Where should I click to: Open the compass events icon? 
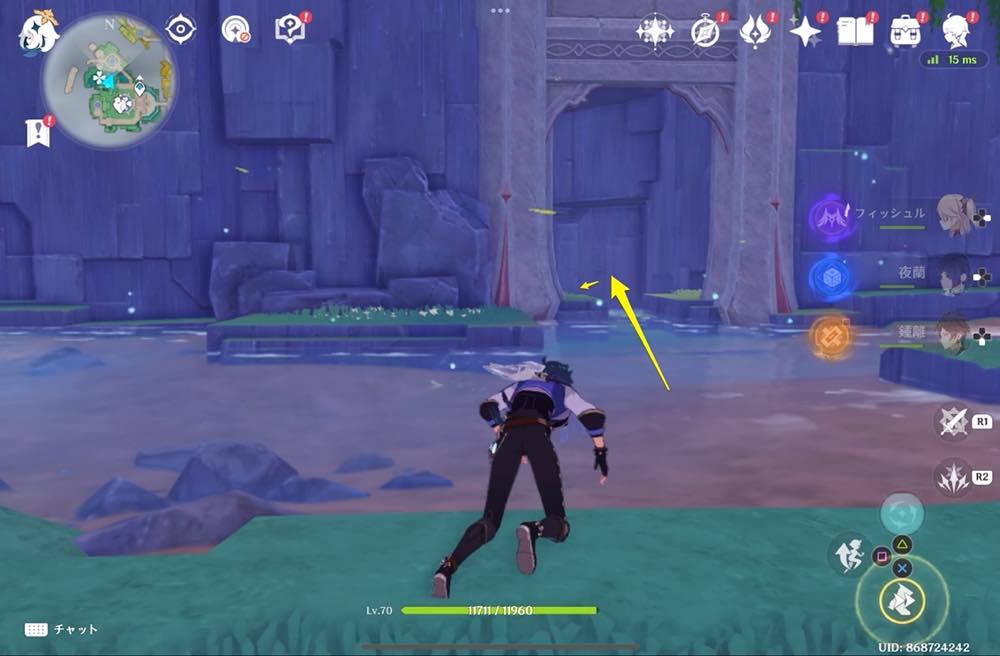click(706, 31)
